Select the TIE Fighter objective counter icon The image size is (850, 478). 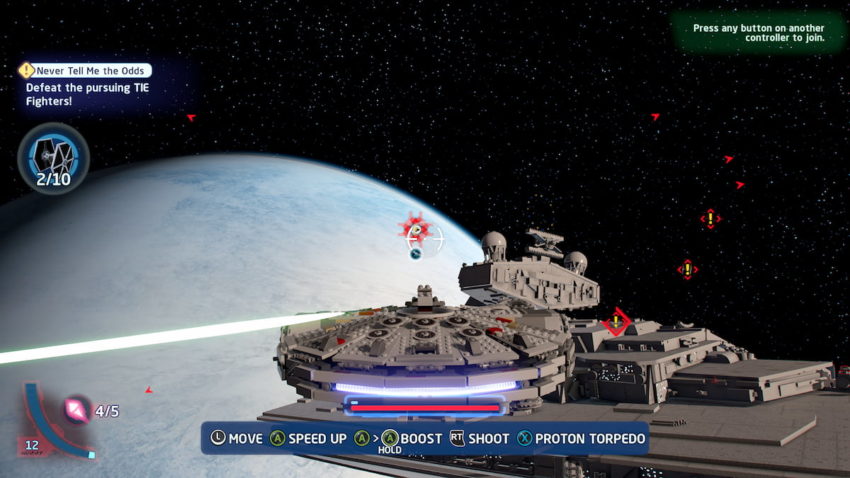click(x=52, y=154)
